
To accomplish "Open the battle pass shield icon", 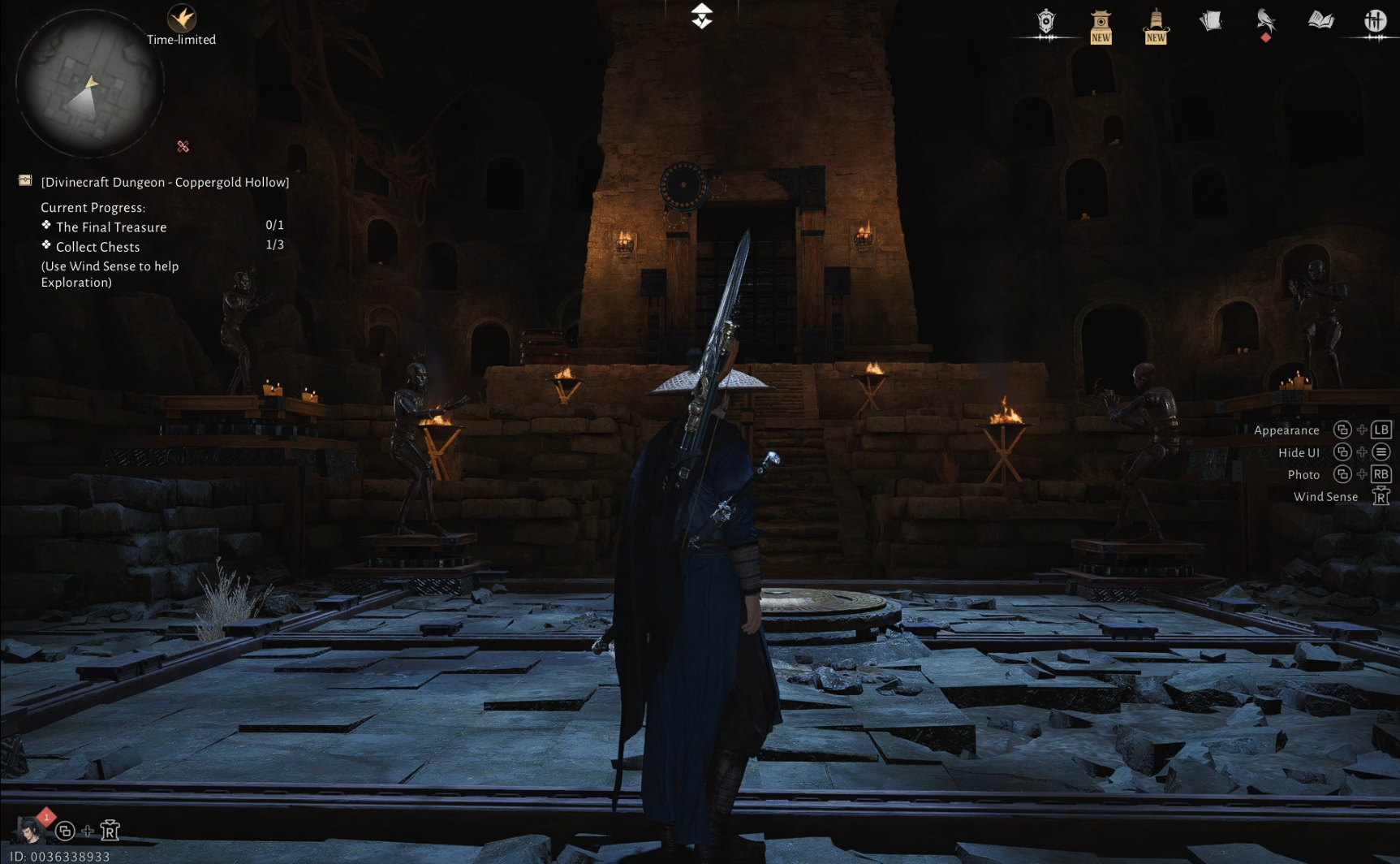I will (1046, 21).
